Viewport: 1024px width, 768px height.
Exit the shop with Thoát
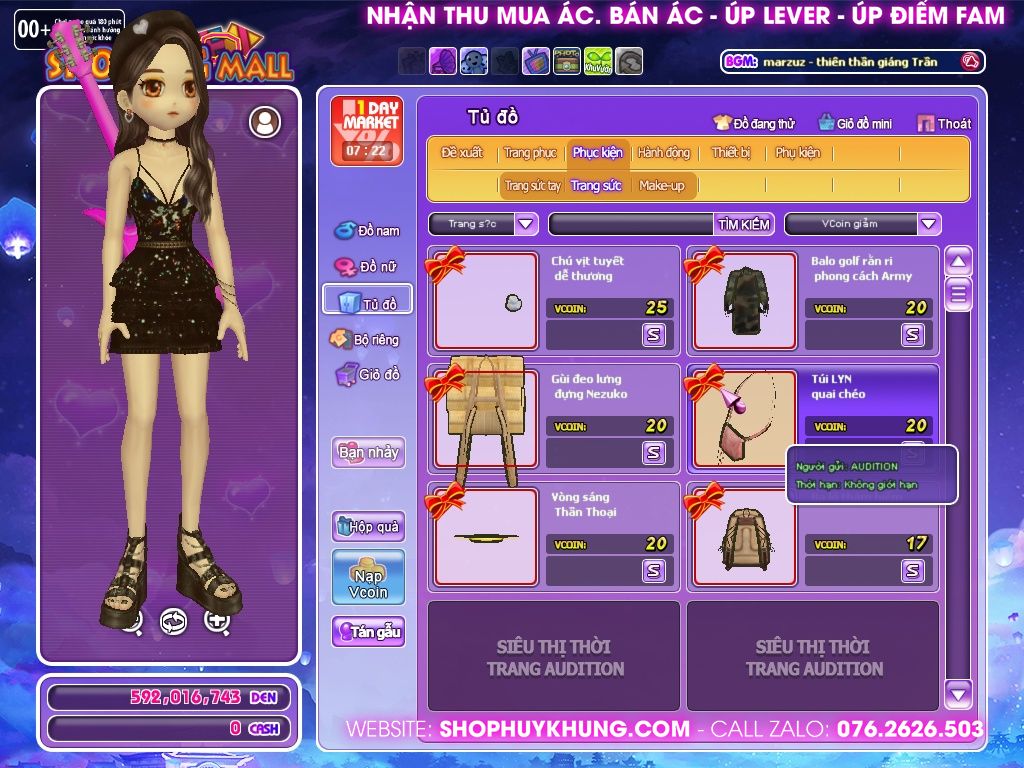(944, 124)
